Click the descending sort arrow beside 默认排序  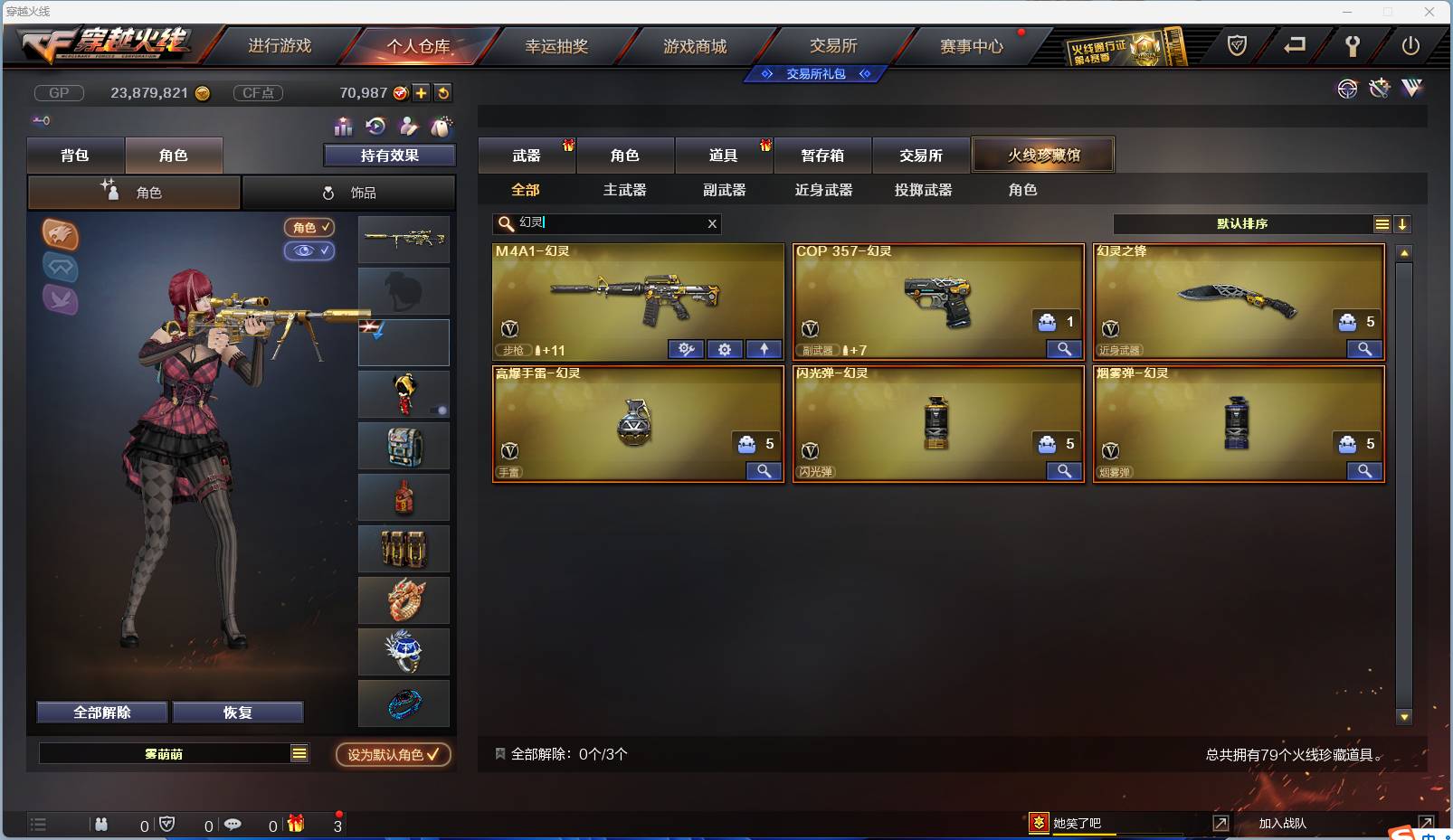tap(1403, 223)
